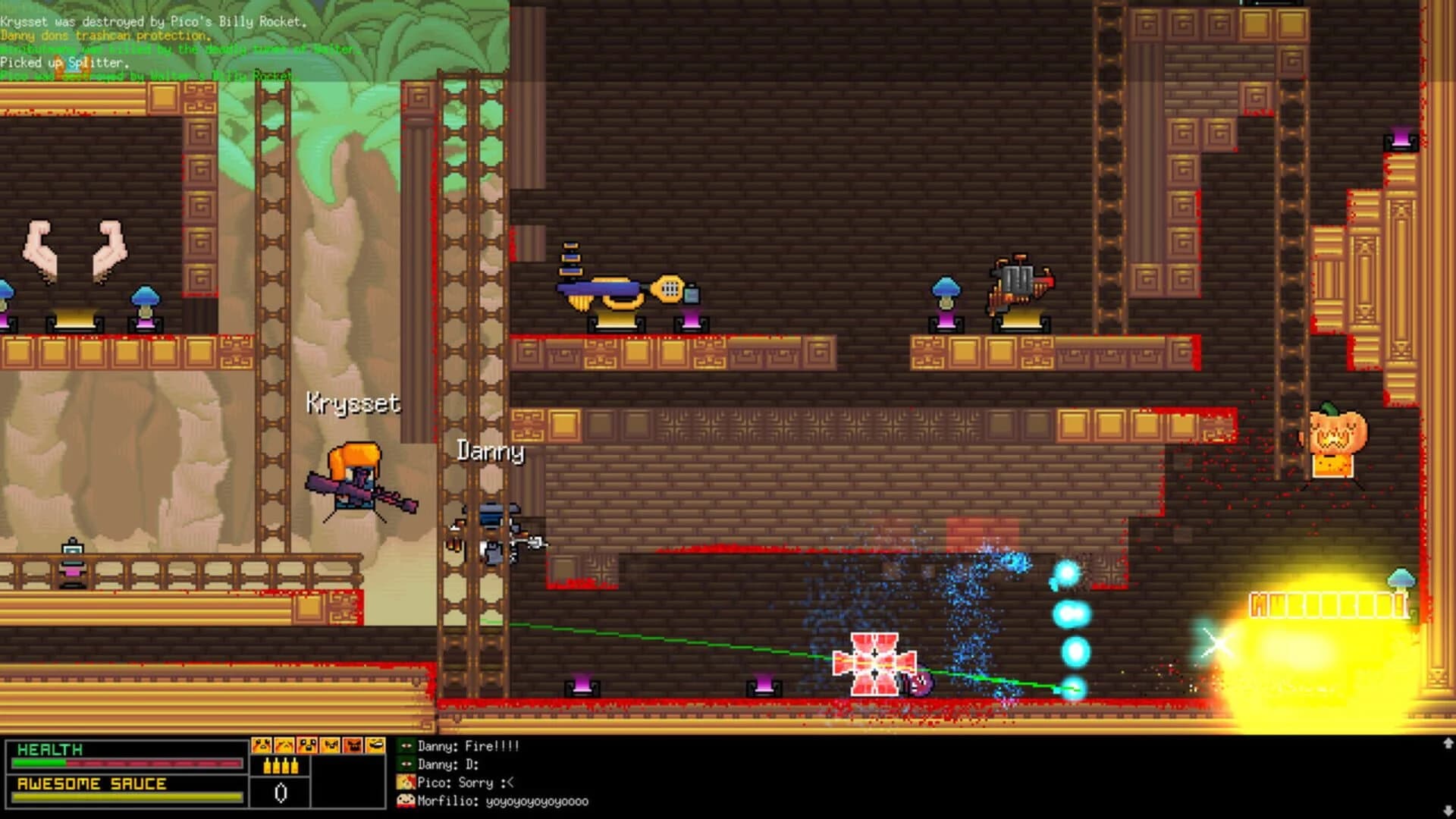Click the 'Krysset was destroyed' feed entry
Image resolution: width=1456 pixels, height=819 pixels.
click(x=152, y=23)
